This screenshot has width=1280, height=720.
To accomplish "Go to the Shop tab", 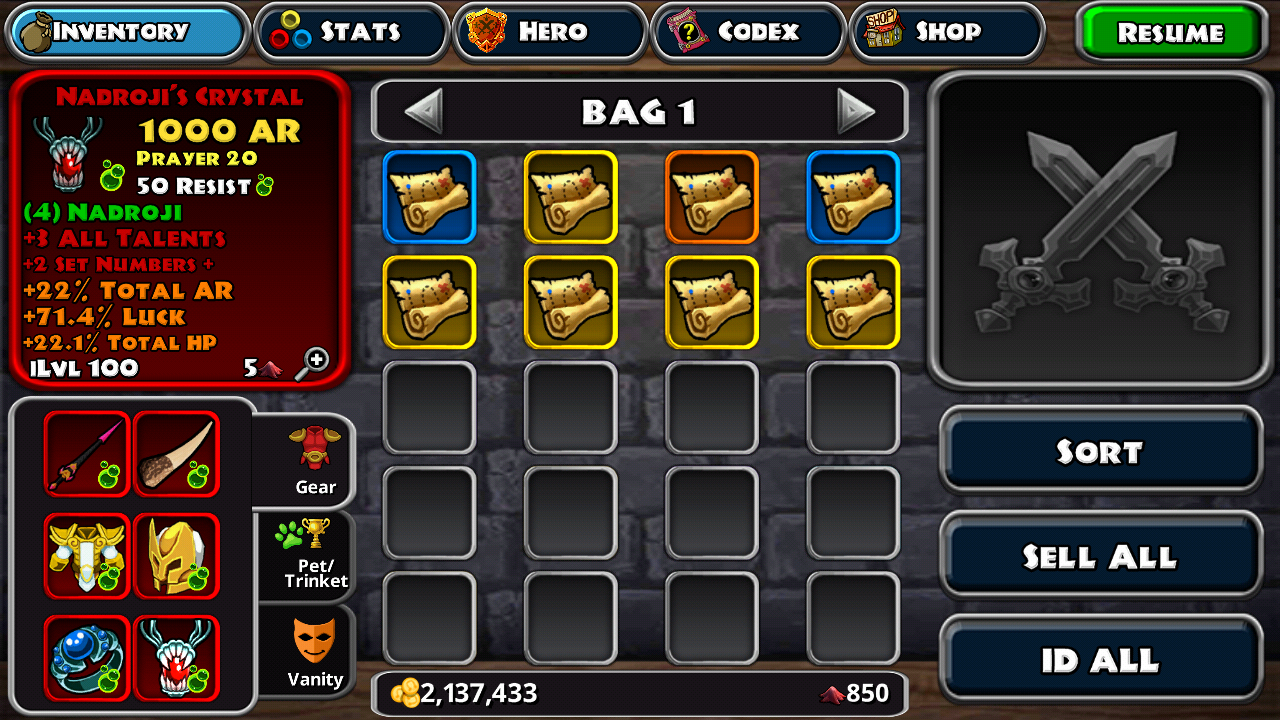I will [x=946, y=32].
